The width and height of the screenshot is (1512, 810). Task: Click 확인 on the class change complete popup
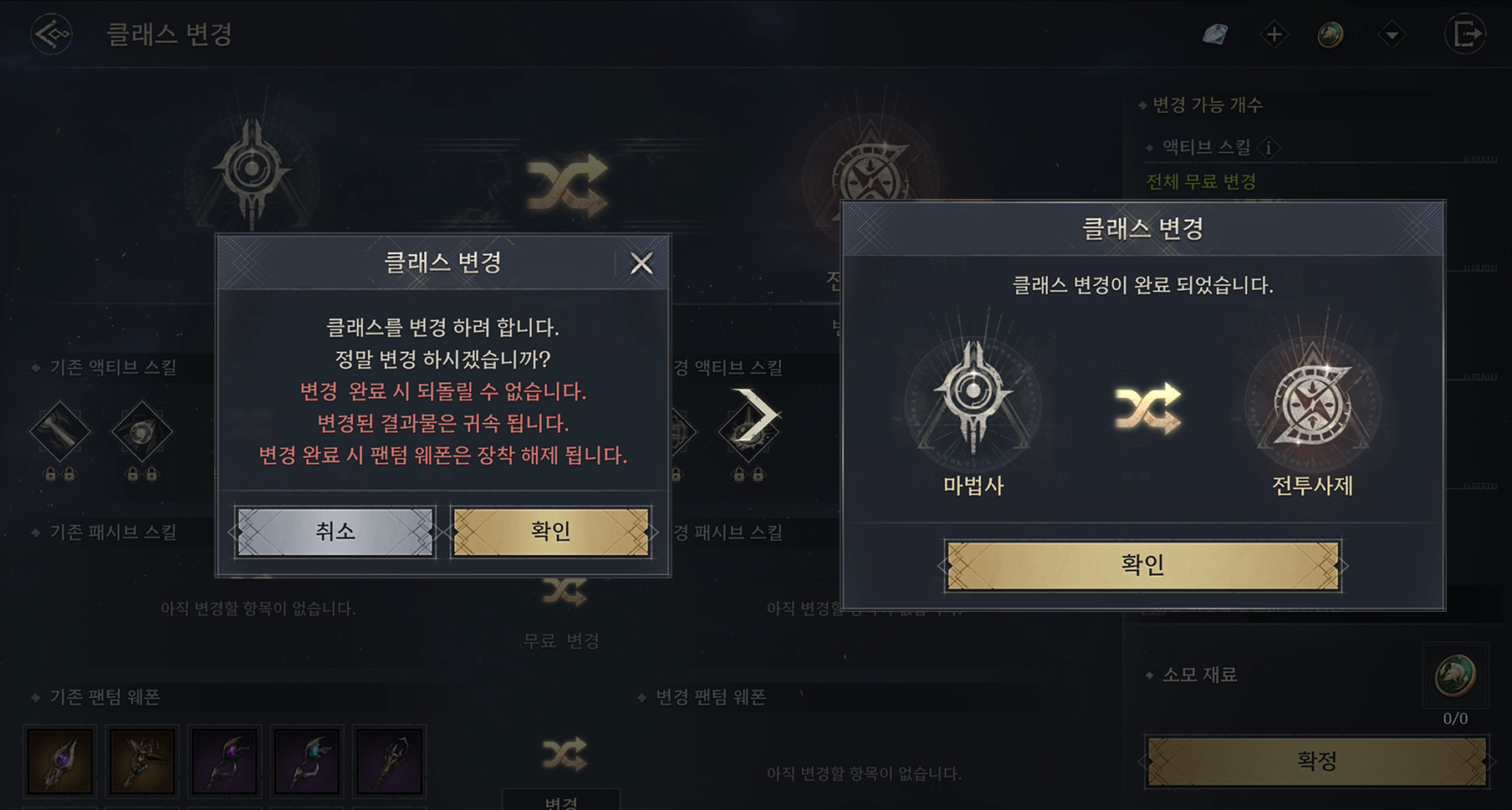(1142, 566)
